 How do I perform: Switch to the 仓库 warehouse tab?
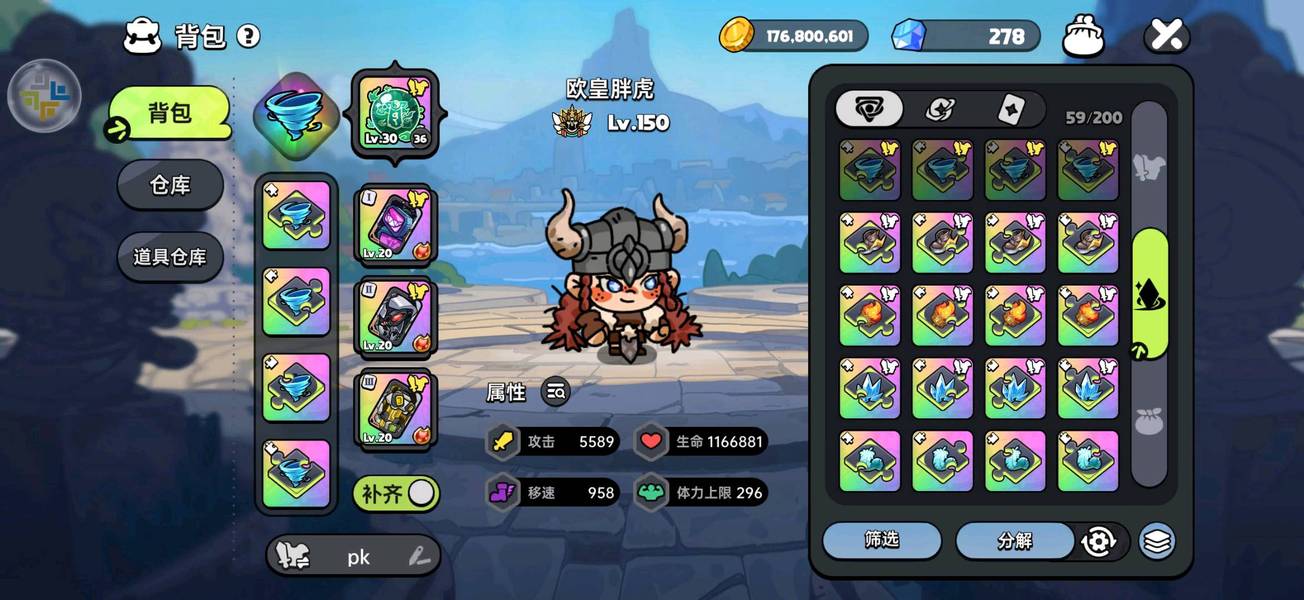click(x=170, y=185)
